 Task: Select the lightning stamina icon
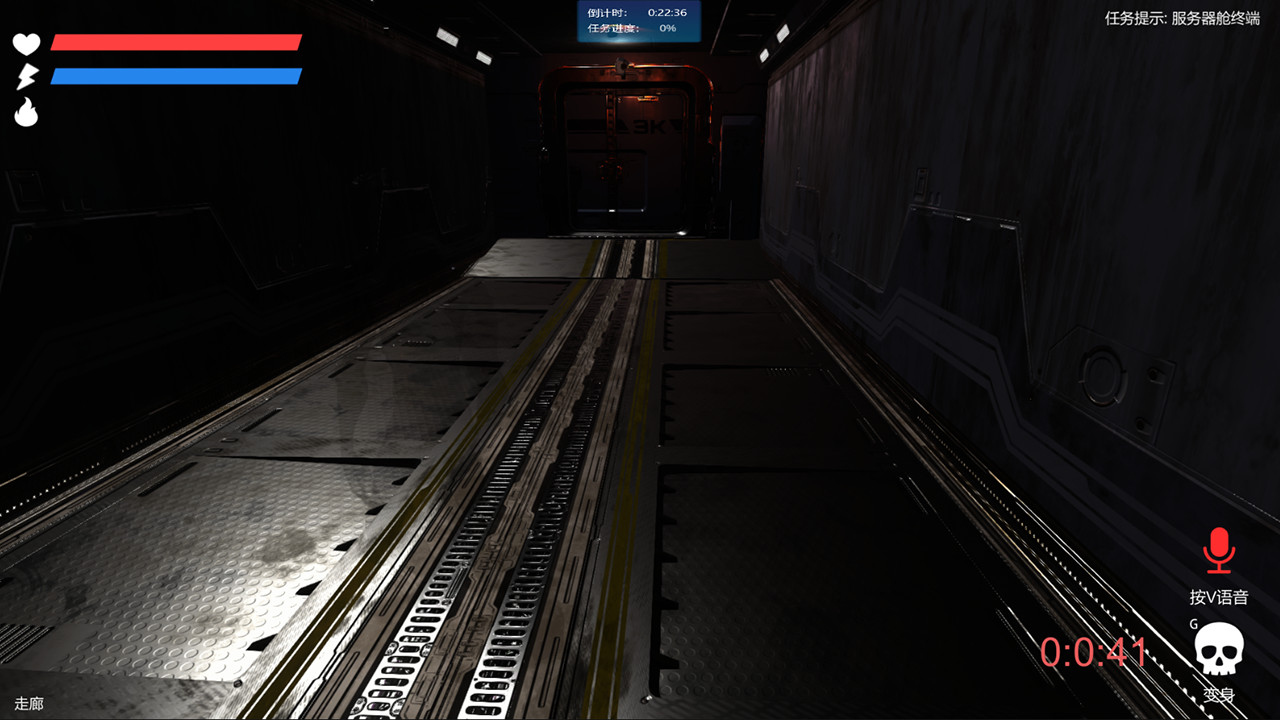27,75
